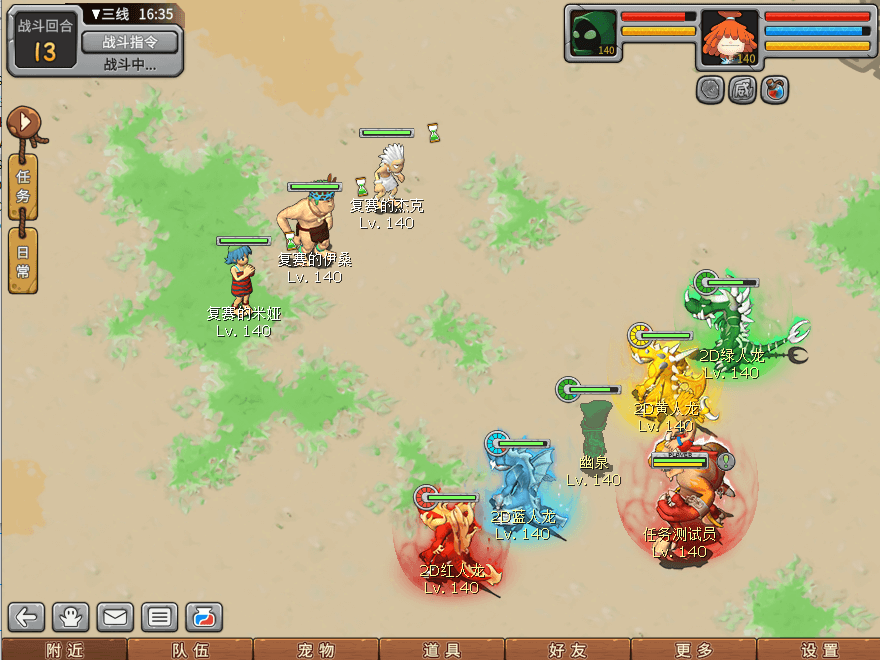
Task: Open the mail envelope button
Action: click(115, 616)
